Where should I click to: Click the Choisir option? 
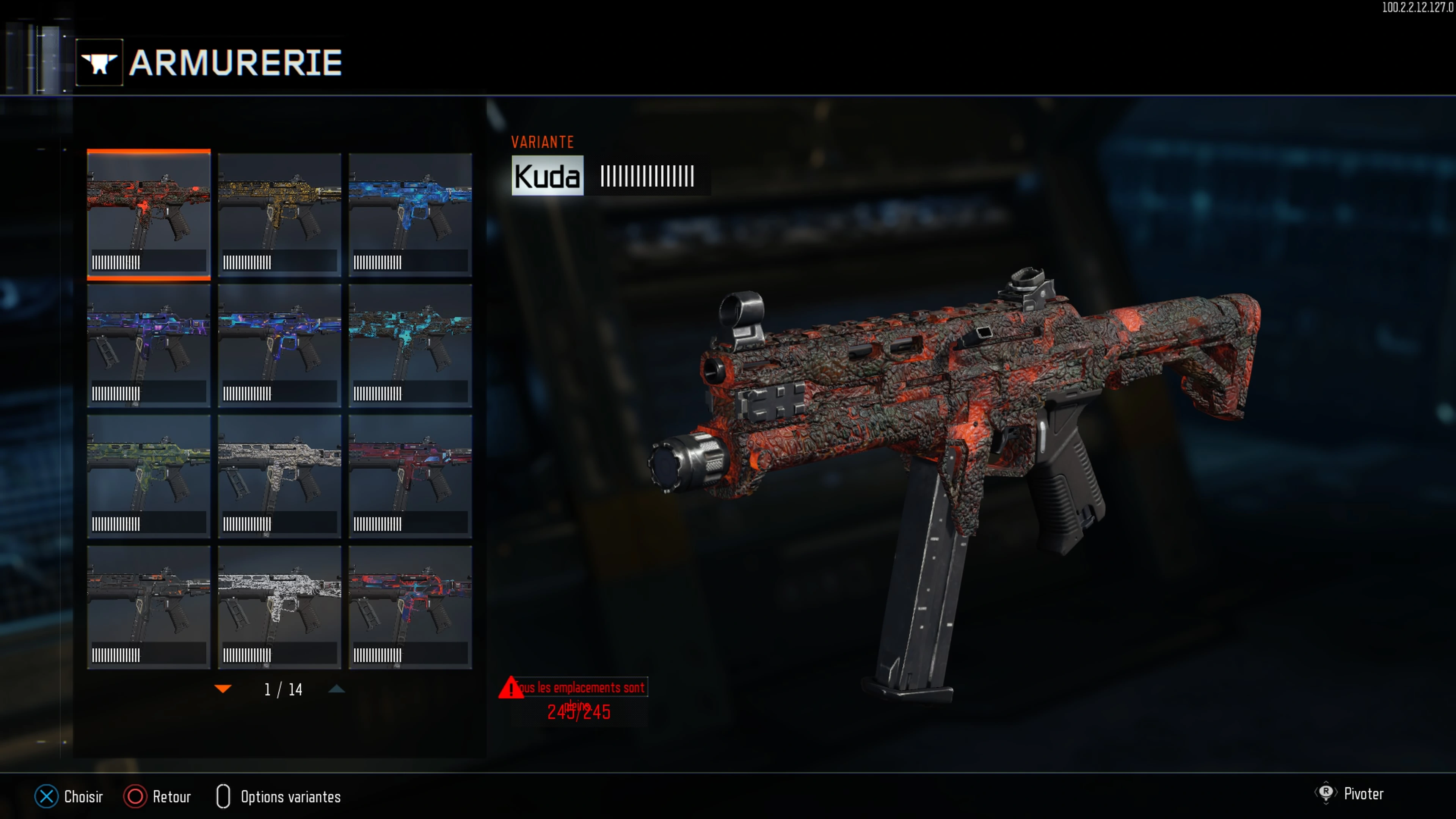point(69,796)
